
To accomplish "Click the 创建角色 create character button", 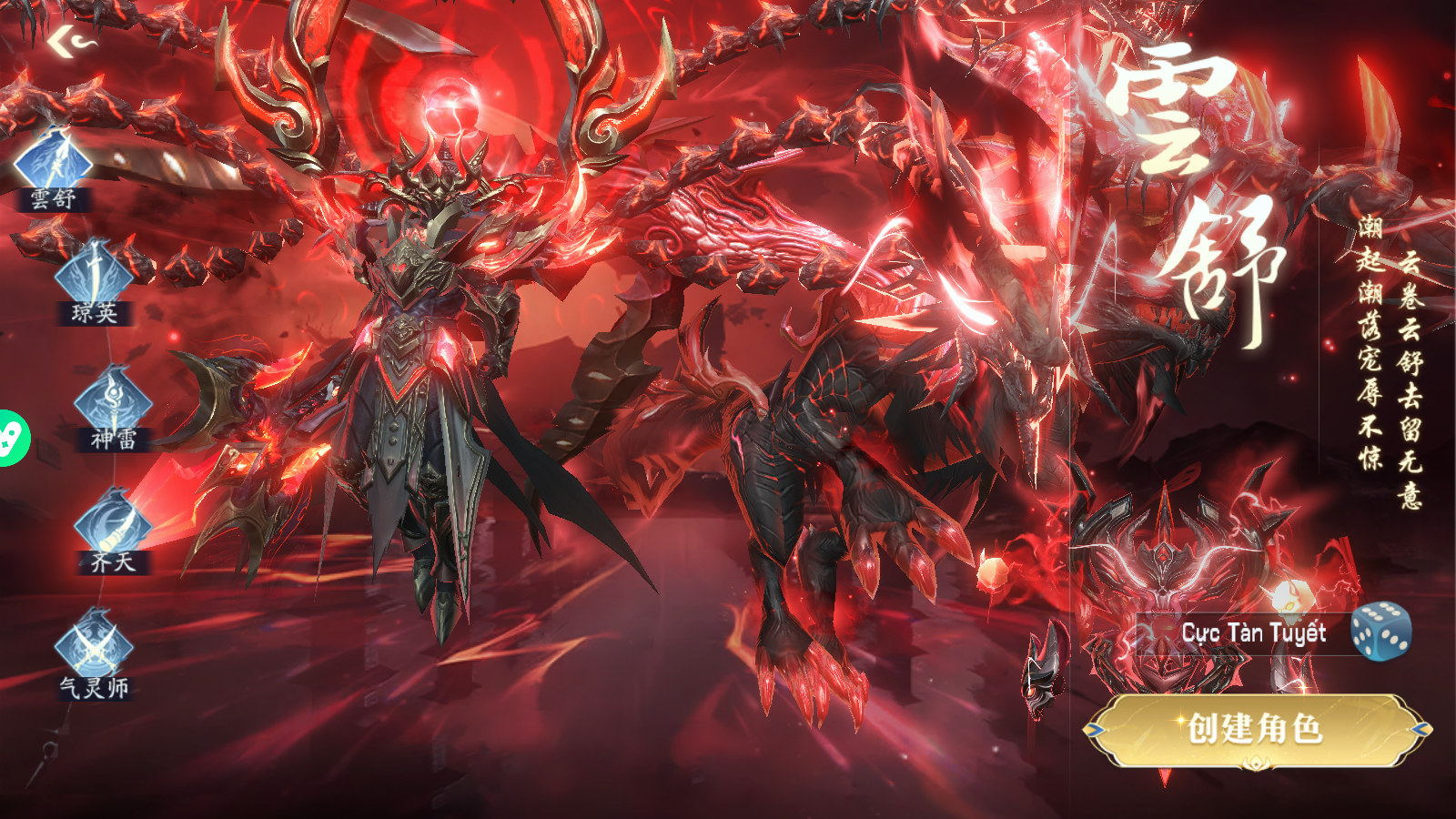I will click(1256, 729).
